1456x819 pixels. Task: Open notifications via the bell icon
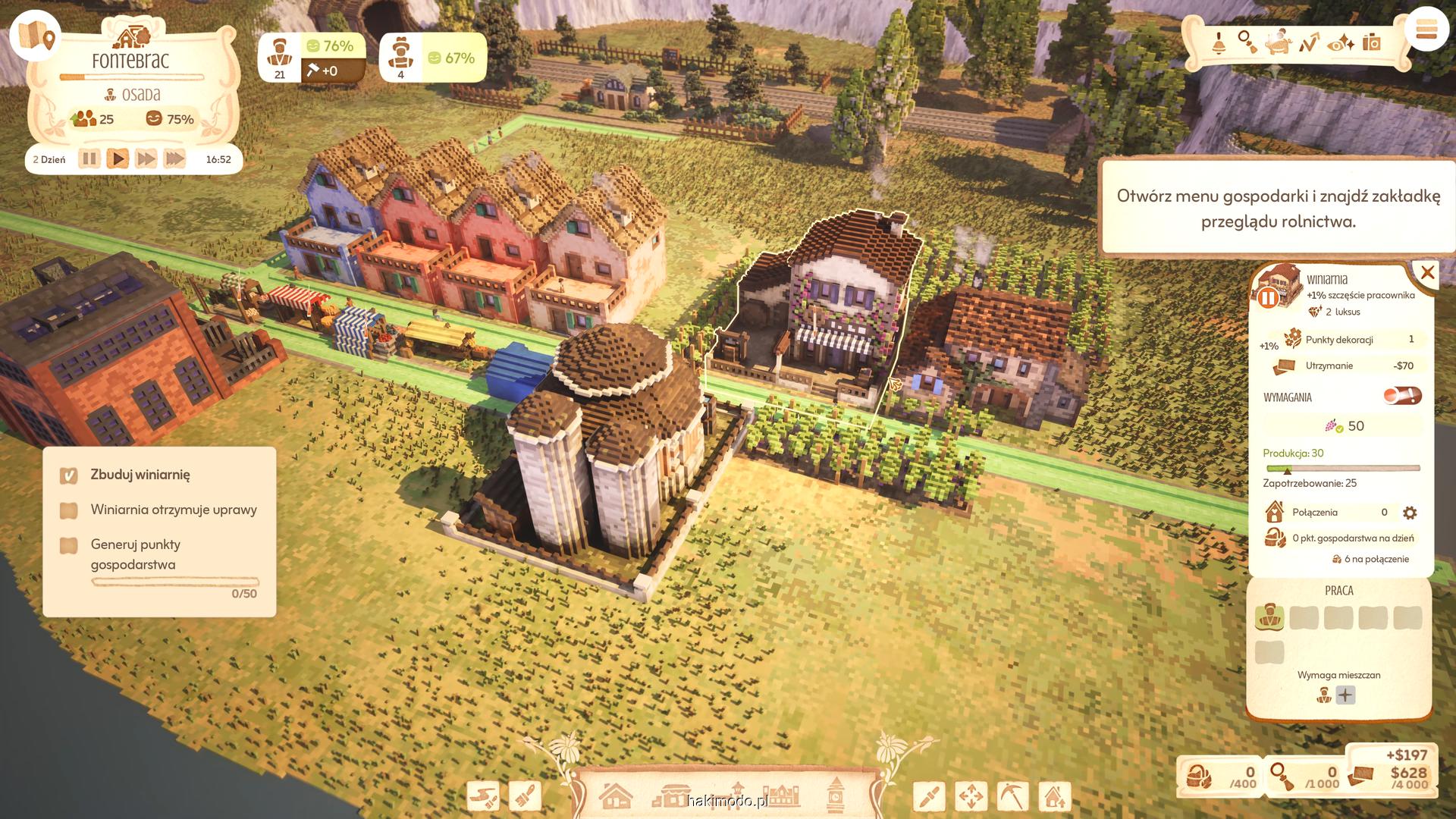point(1219,43)
